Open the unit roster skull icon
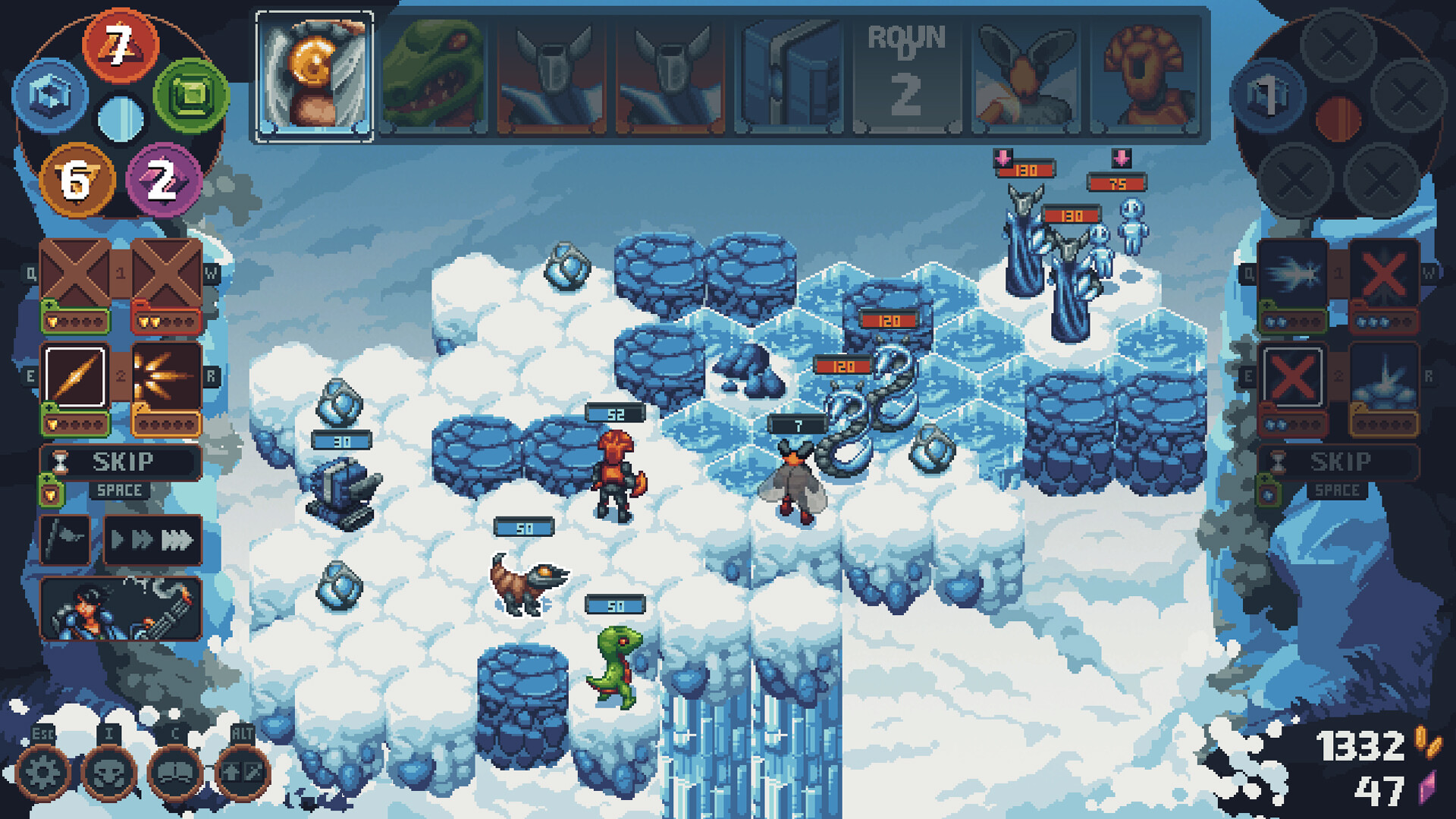 pos(110,773)
